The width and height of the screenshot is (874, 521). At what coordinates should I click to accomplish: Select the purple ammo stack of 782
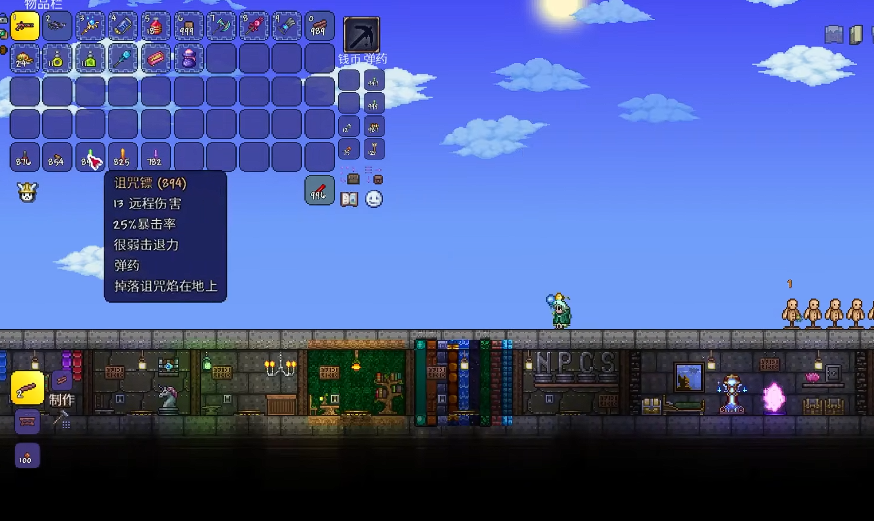(155, 157)
